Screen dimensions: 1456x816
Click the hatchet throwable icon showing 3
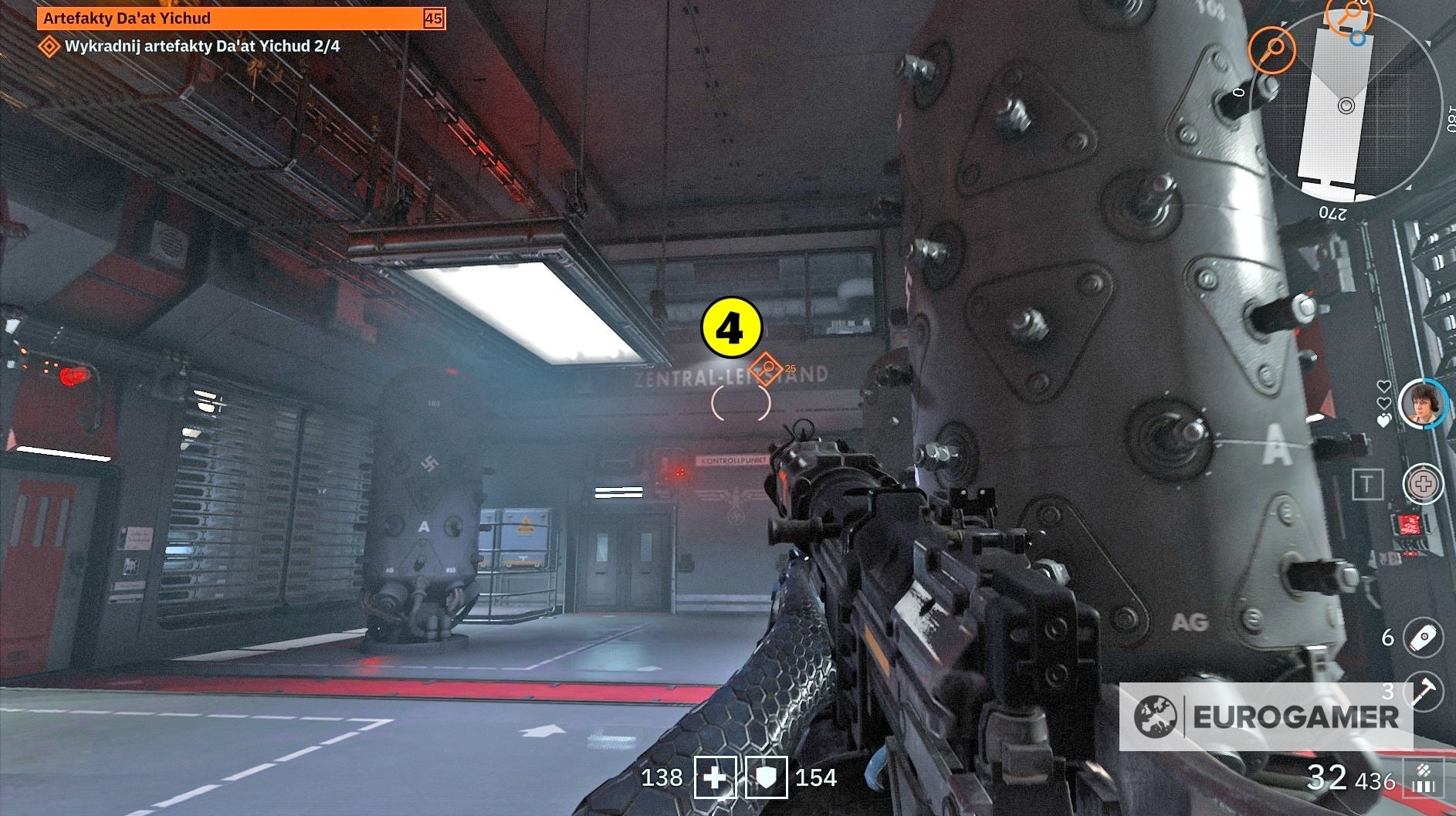[1424, 692]
